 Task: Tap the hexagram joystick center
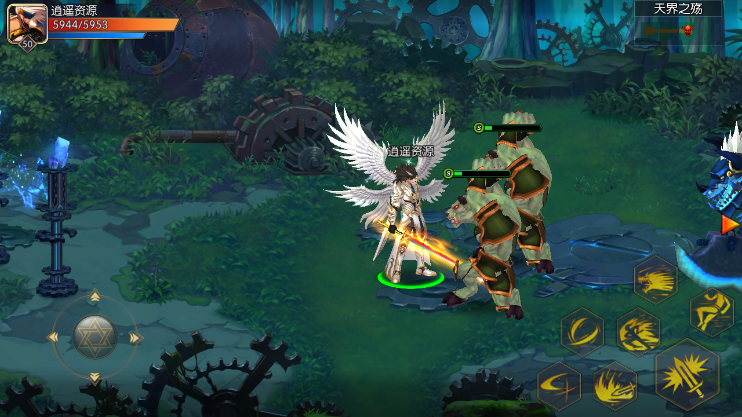click(95, 337)
